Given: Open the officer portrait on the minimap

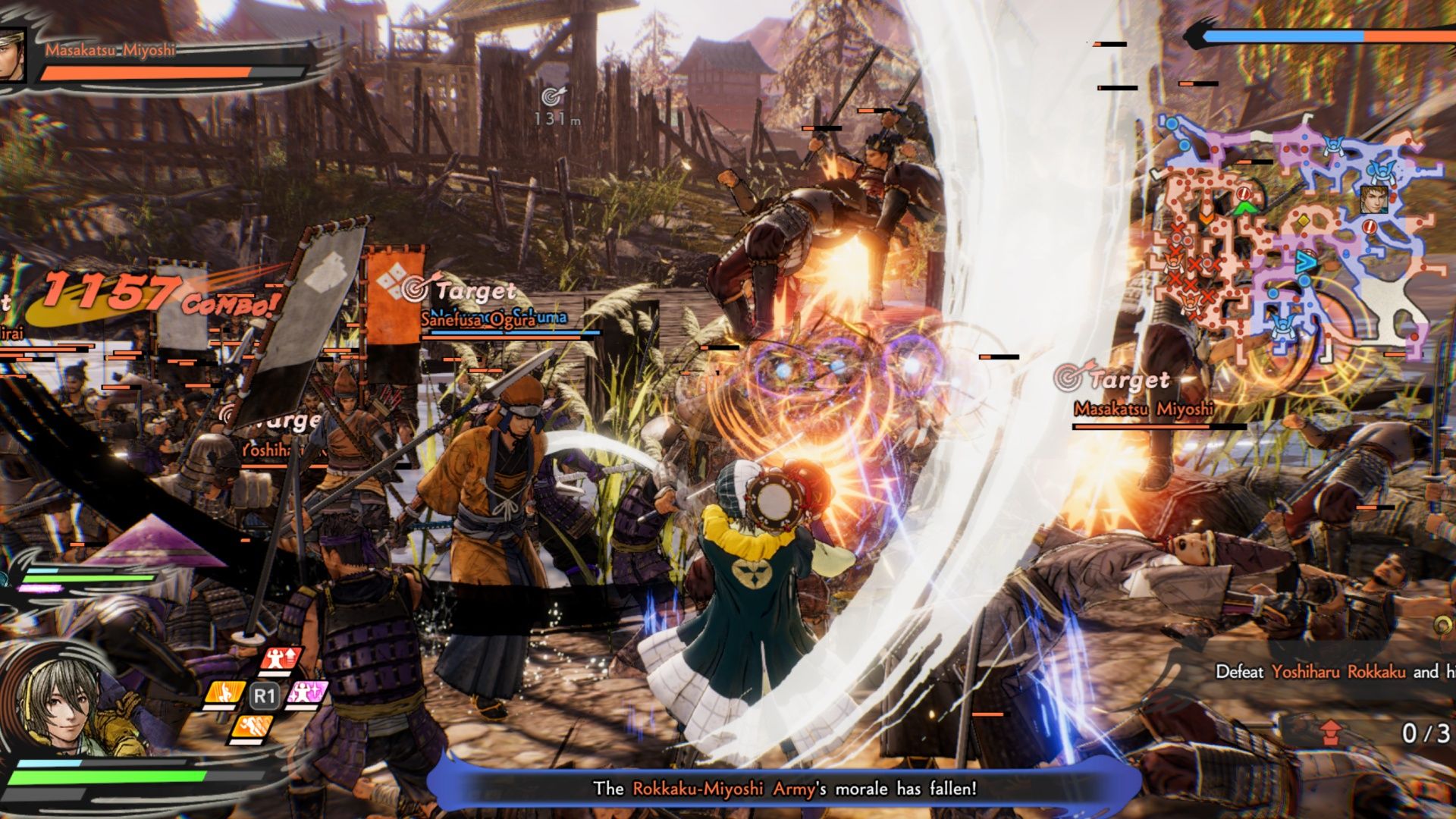Looking at the screenshot, I should point(1375,199).
